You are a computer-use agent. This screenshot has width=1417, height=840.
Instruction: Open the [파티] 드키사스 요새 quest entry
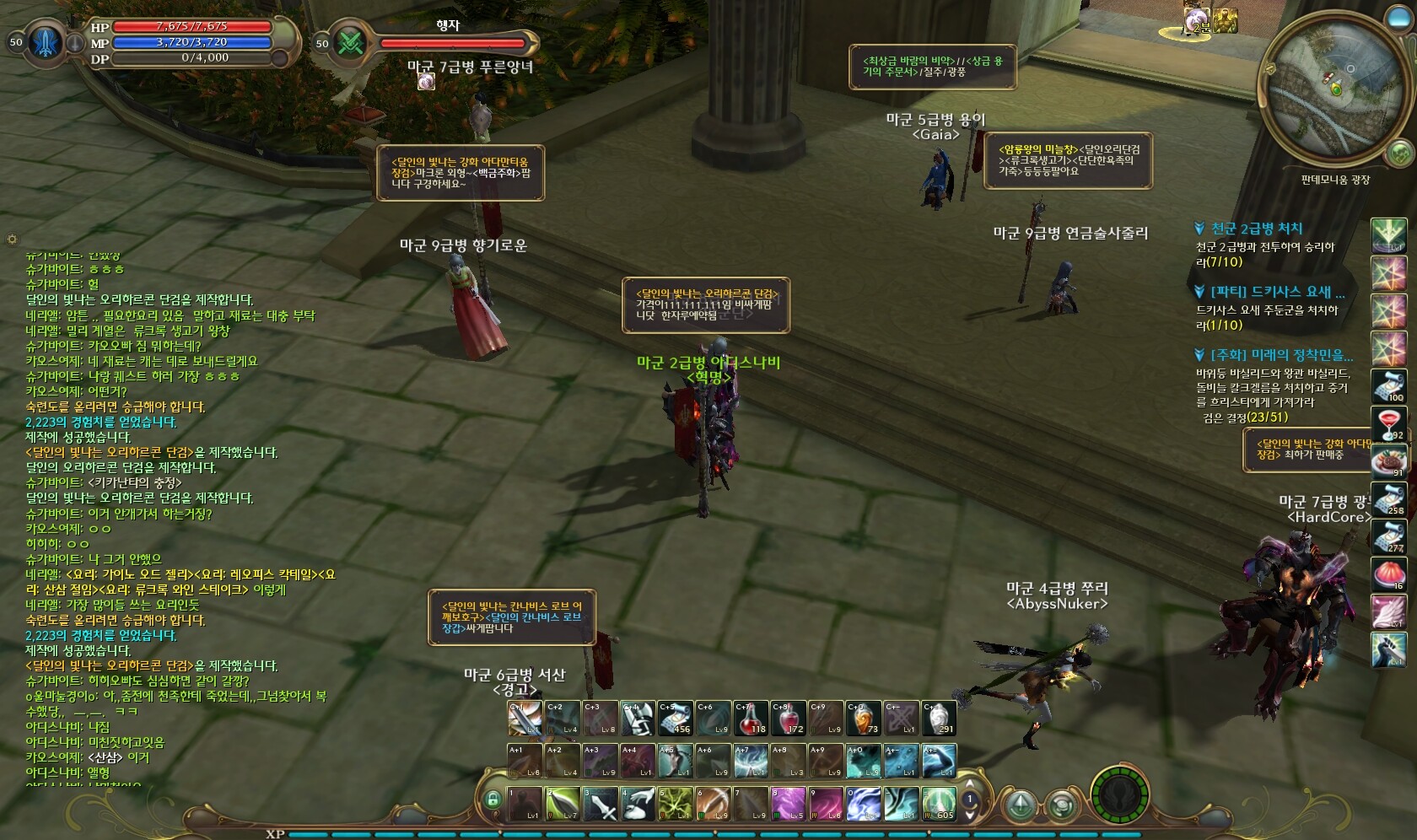point(1277,292)
